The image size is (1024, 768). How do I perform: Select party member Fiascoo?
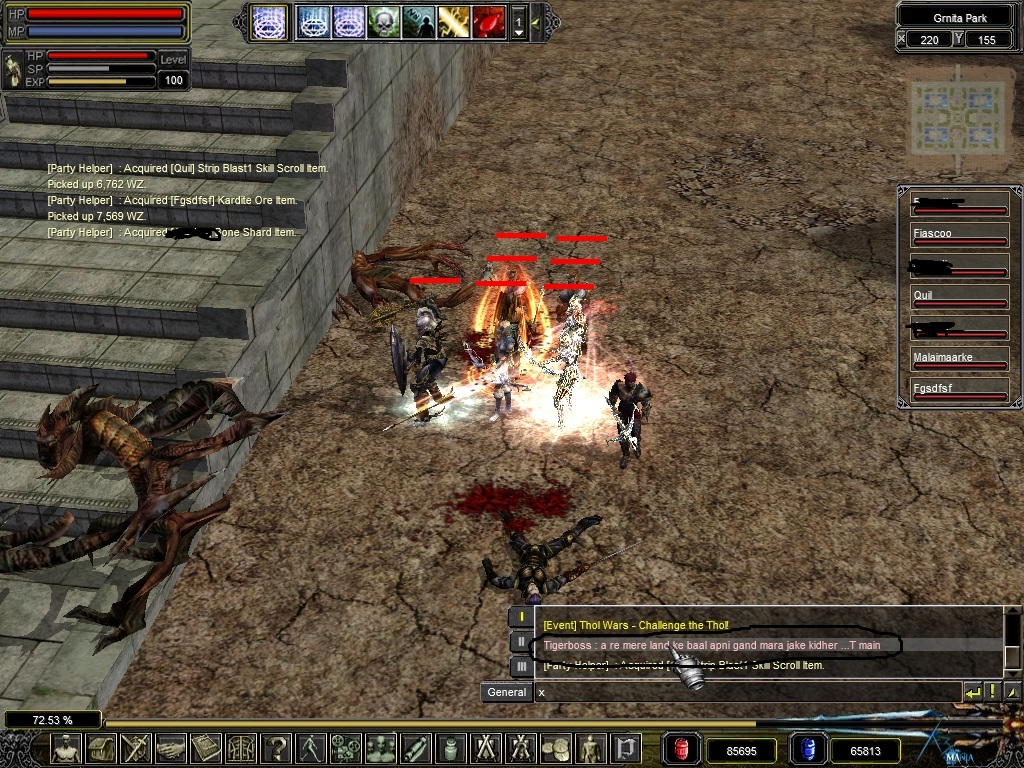pyautogui.click(x=959, y=236)
